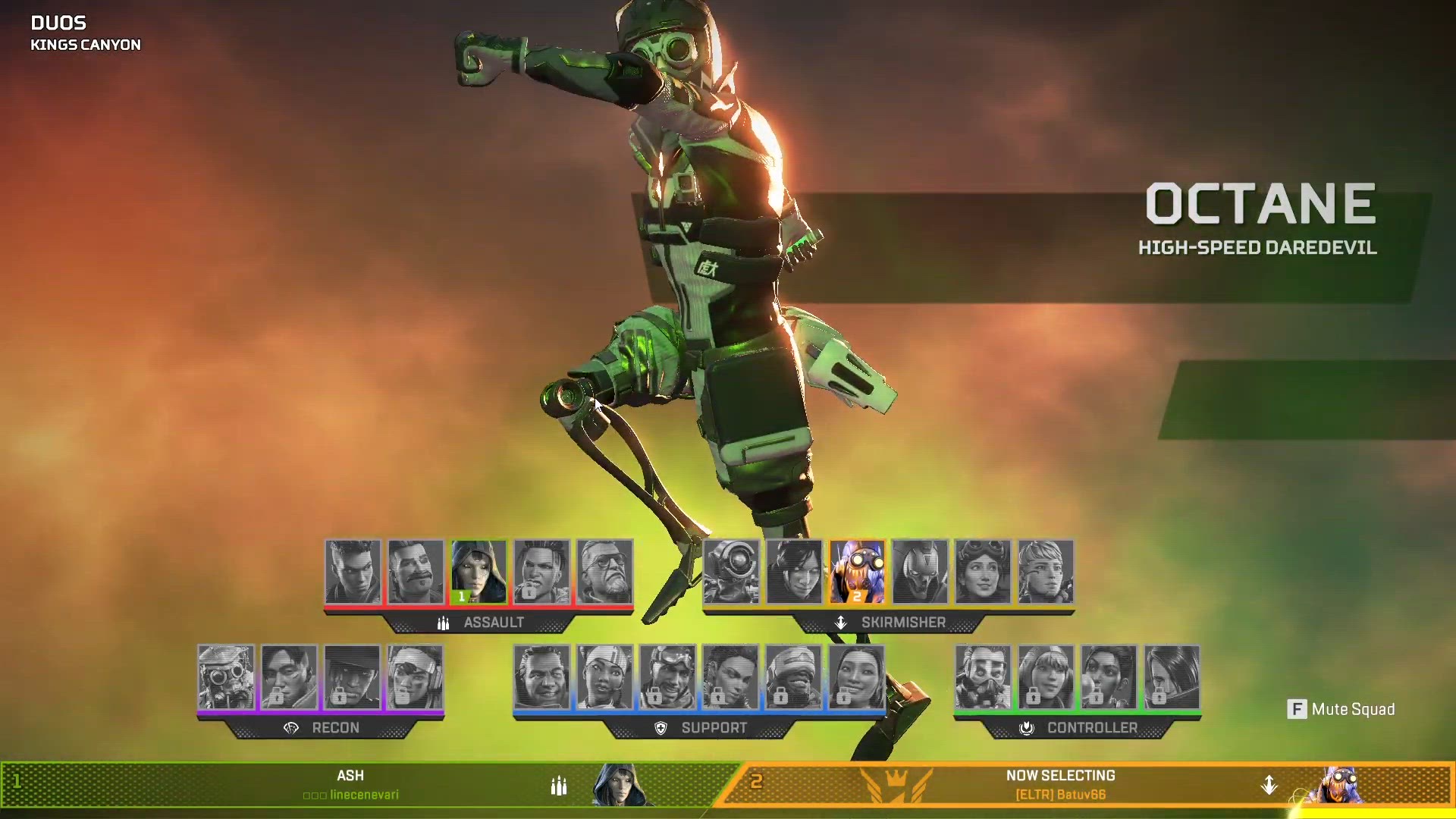Select the Wraith legend portrait
Image resolution: width=1456 pixels, height=819 pixels.
[x=794, y=572]
